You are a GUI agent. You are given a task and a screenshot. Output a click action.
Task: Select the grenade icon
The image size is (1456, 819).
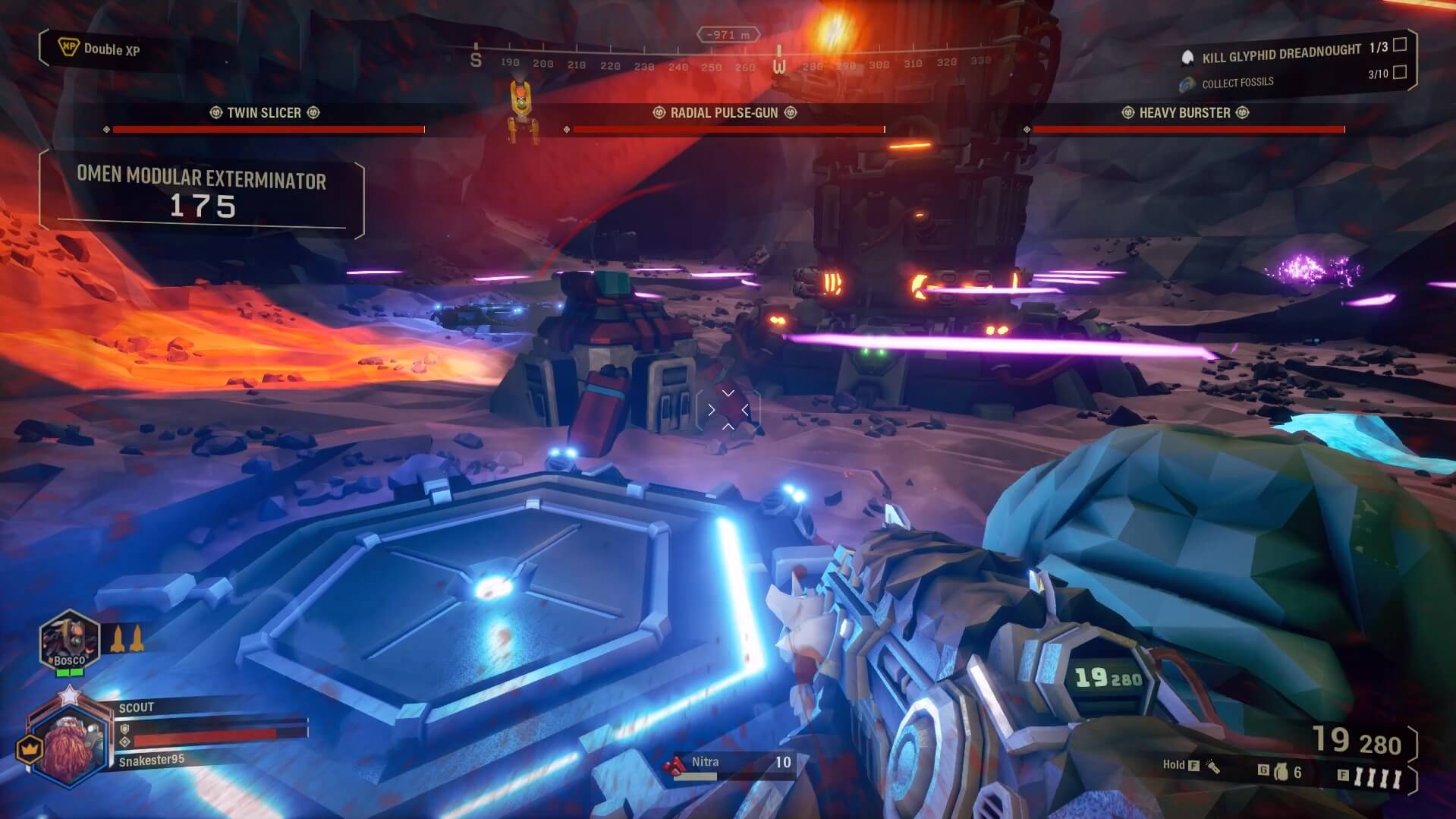click(x=1282, y=772)
